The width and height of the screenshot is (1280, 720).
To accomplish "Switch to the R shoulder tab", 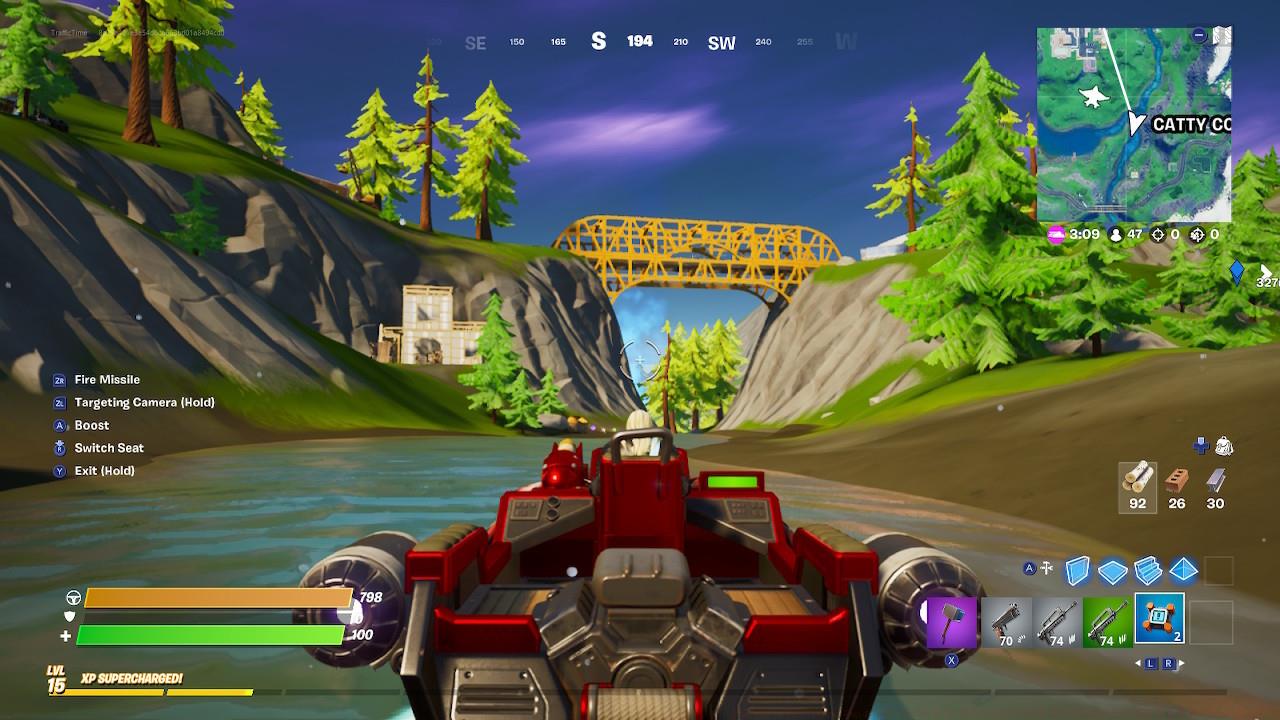I will point(1168,663).
